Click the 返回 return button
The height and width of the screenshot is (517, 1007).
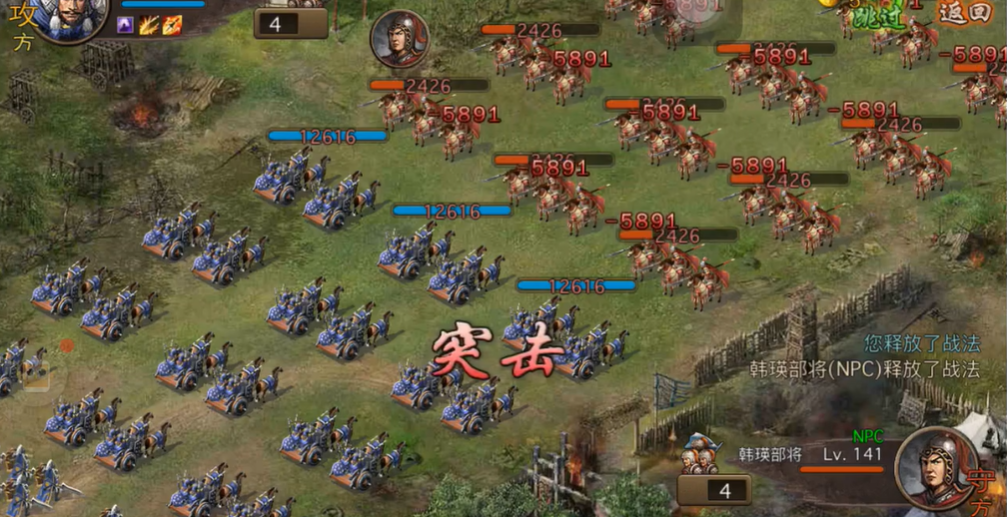(x=965, y=14)
